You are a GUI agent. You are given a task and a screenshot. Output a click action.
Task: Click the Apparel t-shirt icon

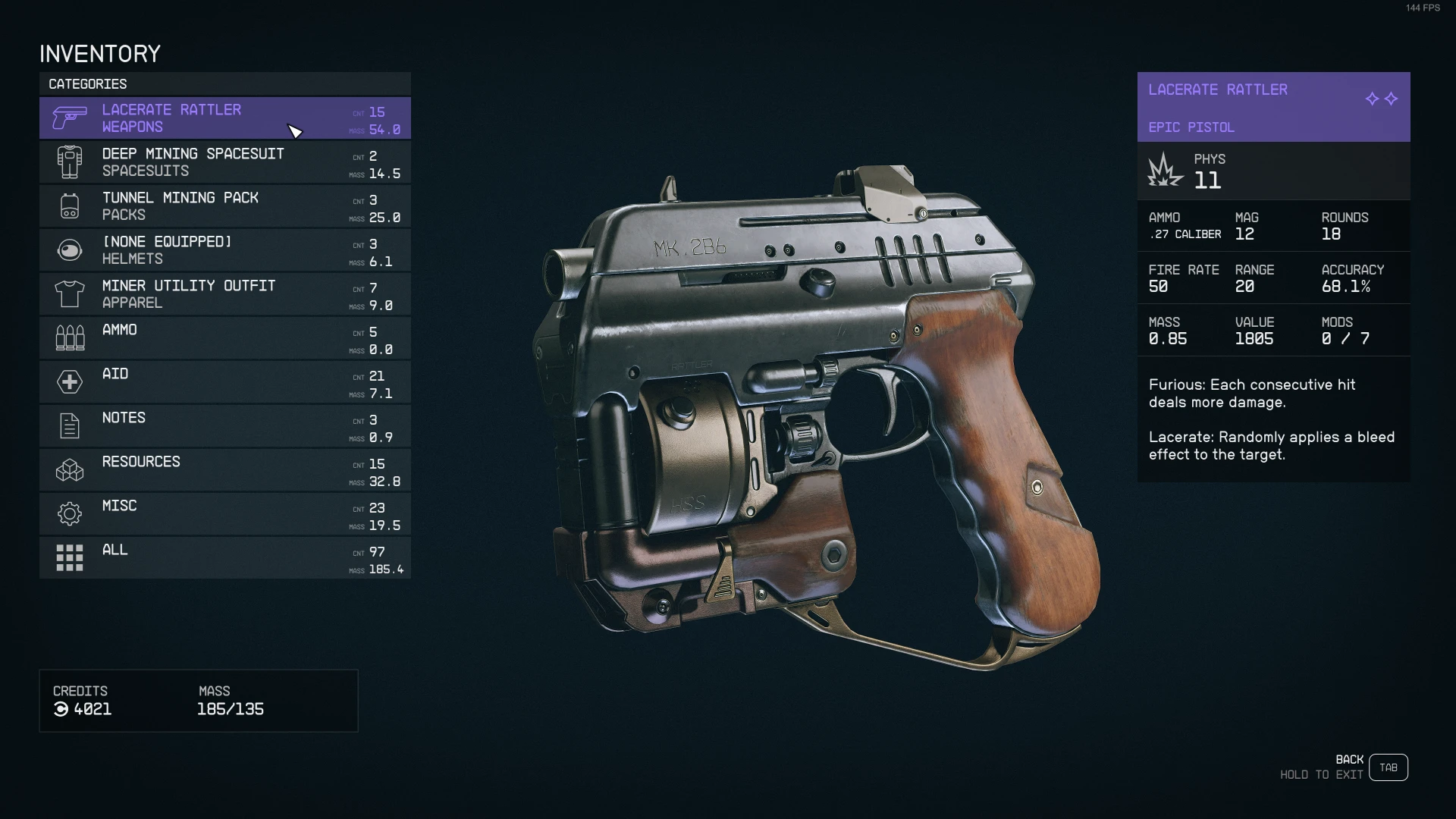(69, 293)
